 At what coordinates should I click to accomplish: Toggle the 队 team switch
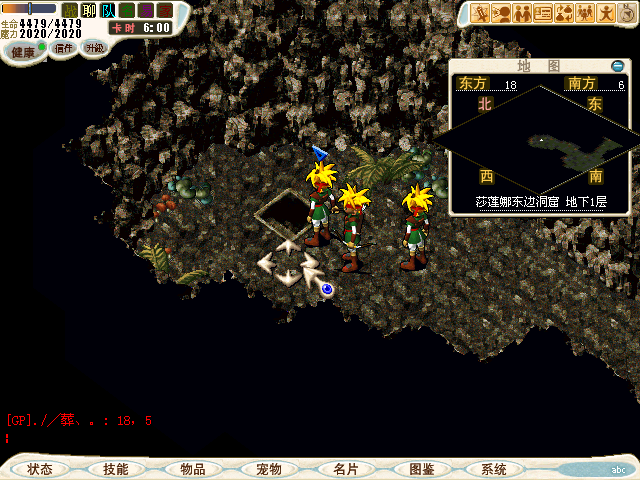(x=108, y=11)
